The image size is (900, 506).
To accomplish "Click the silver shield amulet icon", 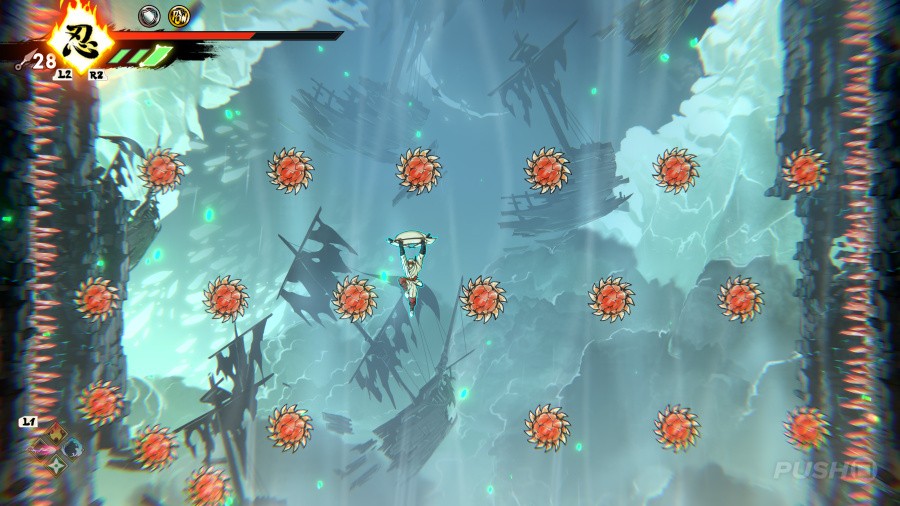I will (149, 16).
